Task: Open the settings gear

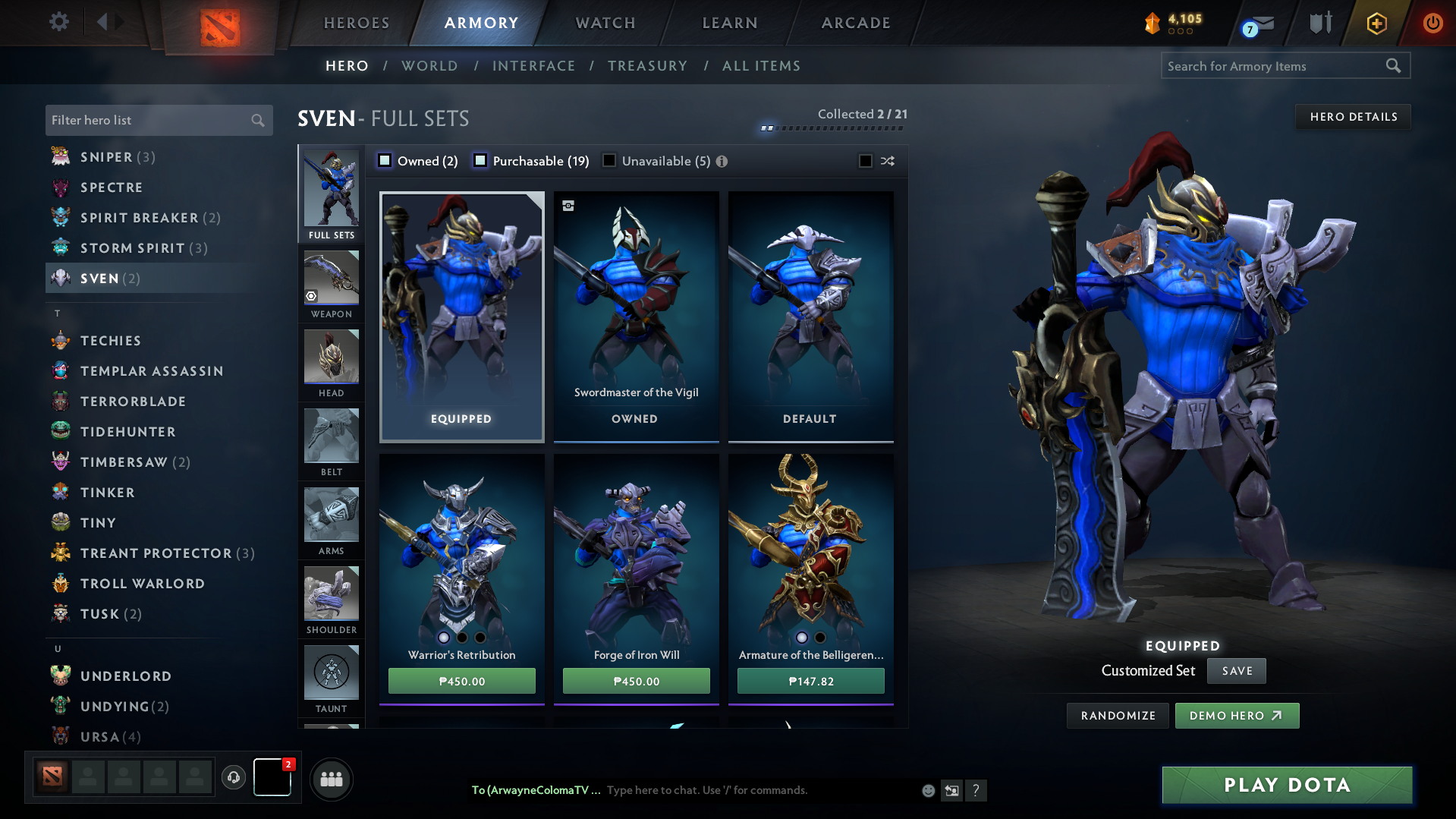Action: click(58, 22)
